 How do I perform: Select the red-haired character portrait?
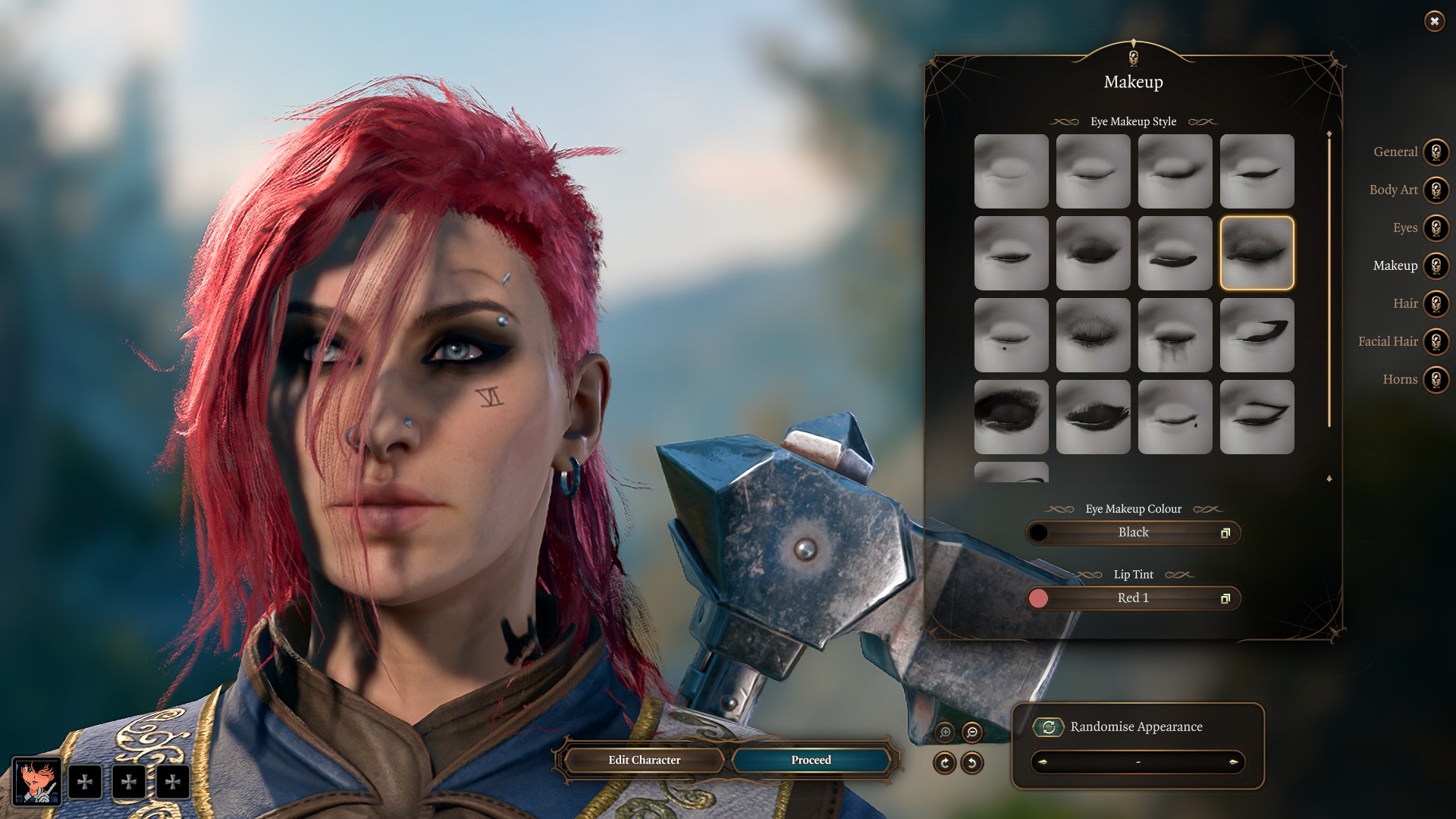pos(36,781)
